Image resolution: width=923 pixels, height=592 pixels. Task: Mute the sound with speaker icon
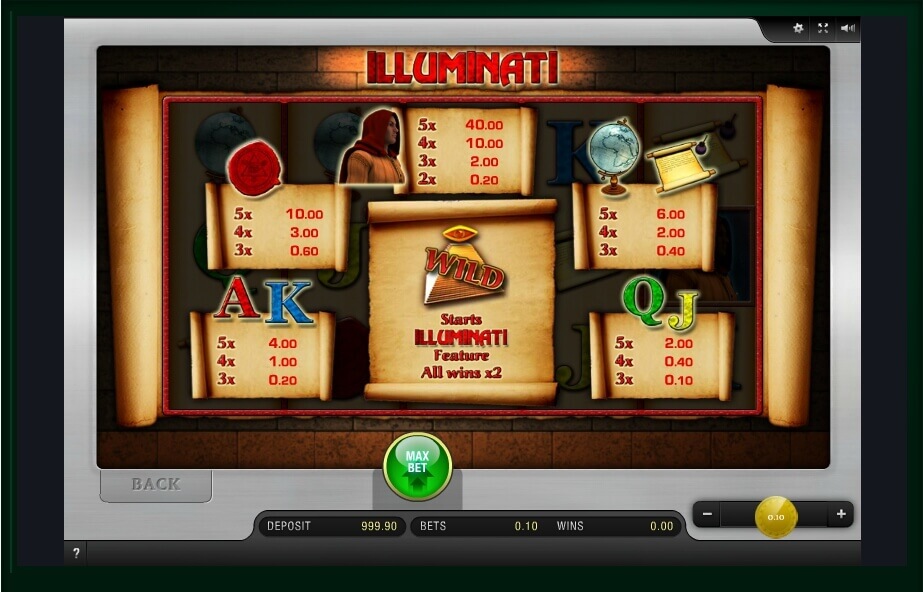tap(848, 28)
